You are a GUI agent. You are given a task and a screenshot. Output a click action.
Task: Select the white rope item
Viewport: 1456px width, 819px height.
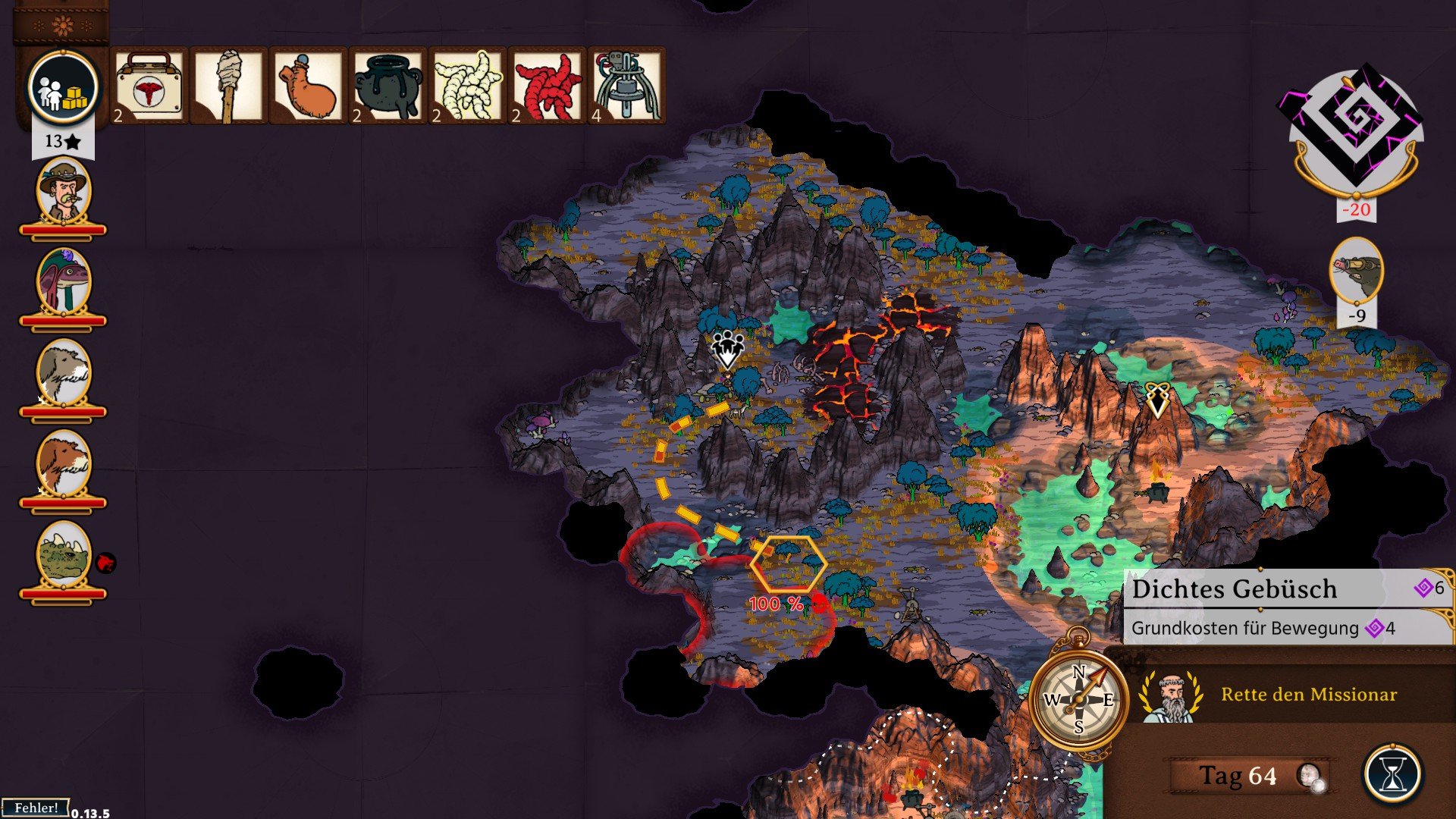(x=467, y=86)
